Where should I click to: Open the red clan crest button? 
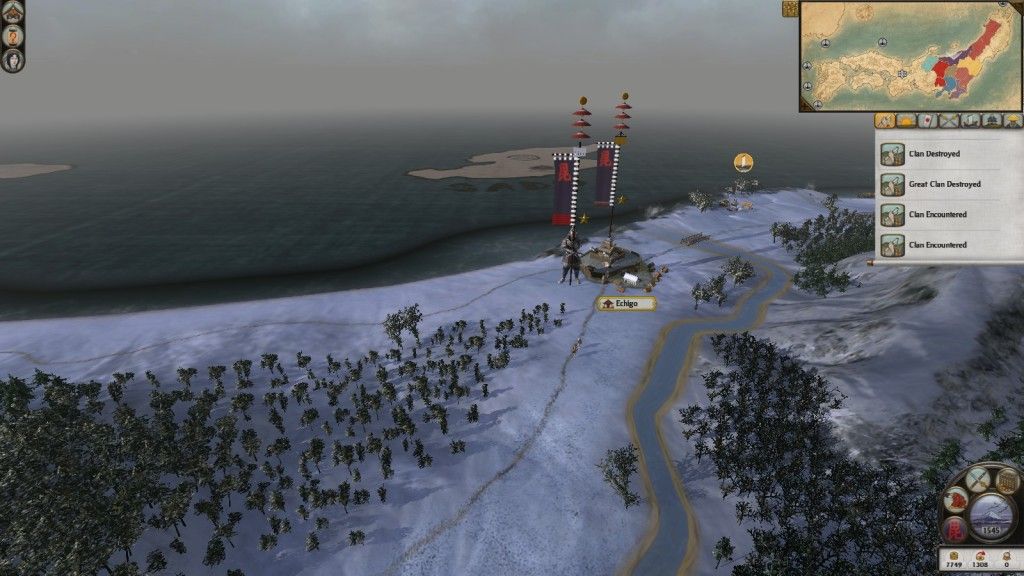click(x=955, y=527)
